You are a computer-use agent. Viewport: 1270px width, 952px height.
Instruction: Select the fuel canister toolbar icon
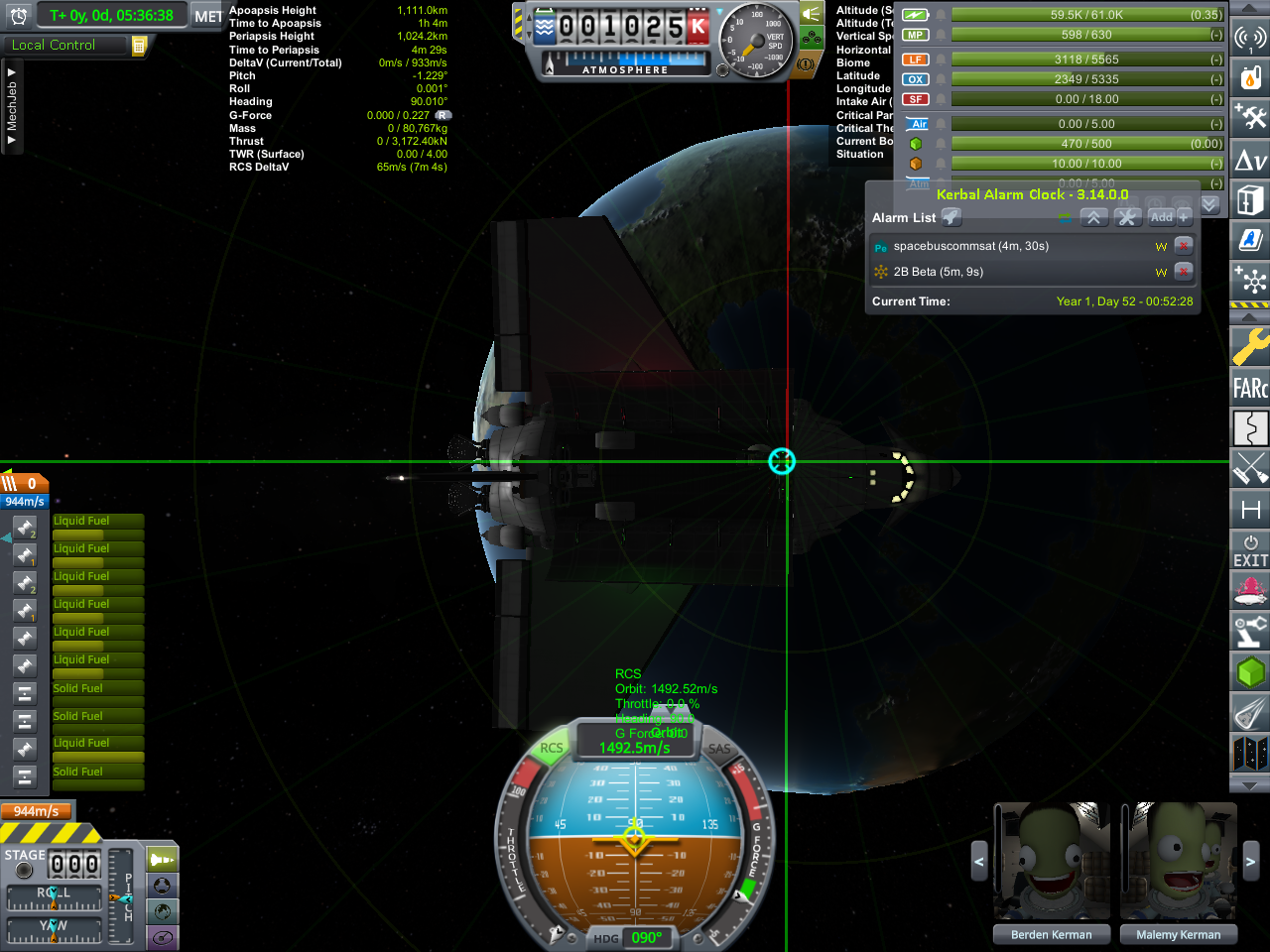click(1250, 77)
